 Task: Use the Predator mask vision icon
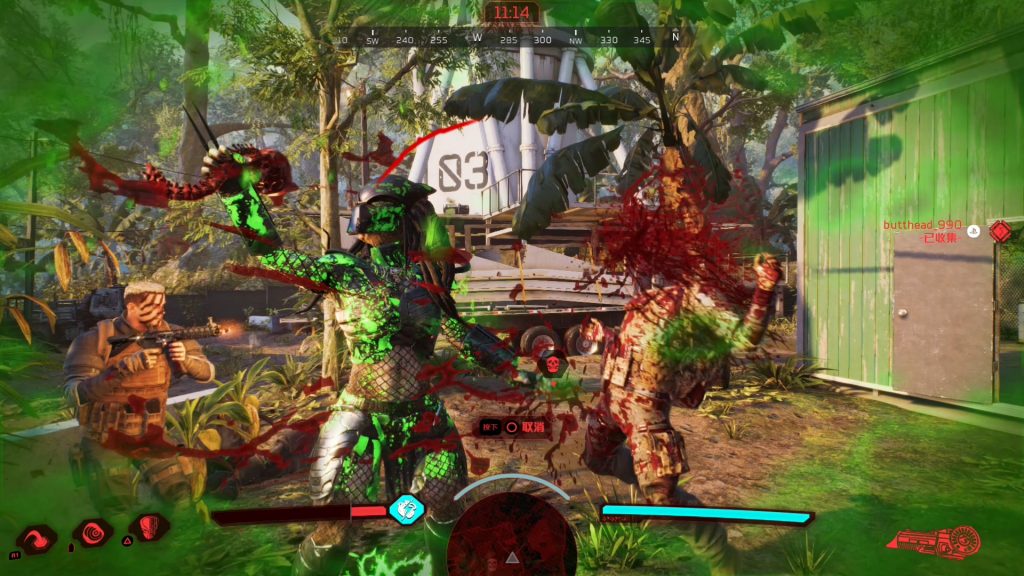(x=149, y=527)
